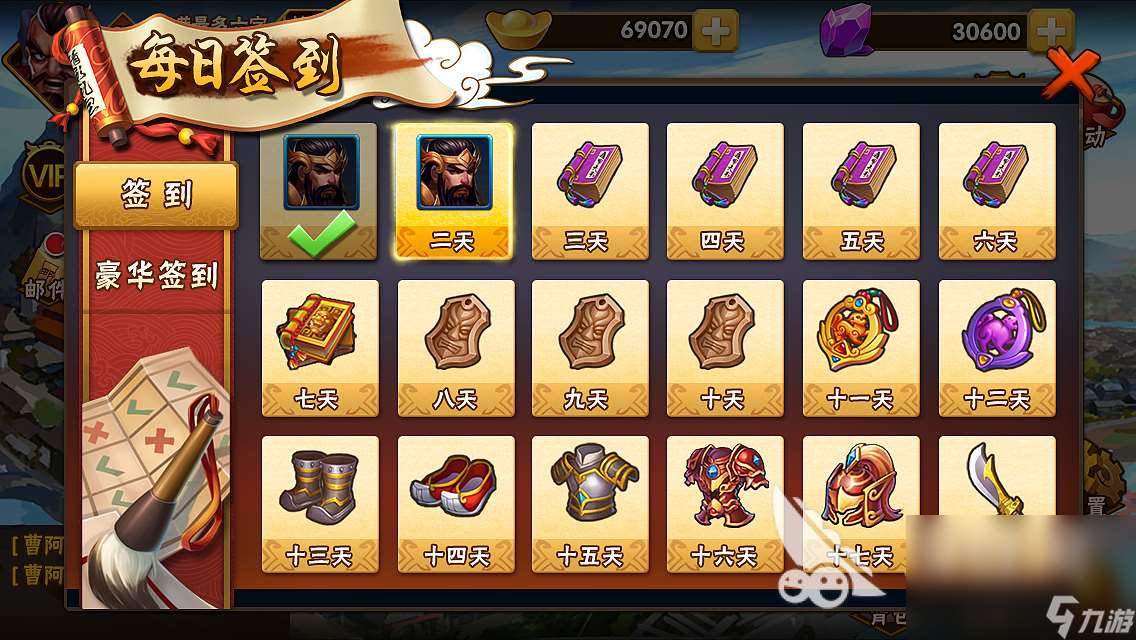Select the 四天 purple book reward

tap(725, 191)
